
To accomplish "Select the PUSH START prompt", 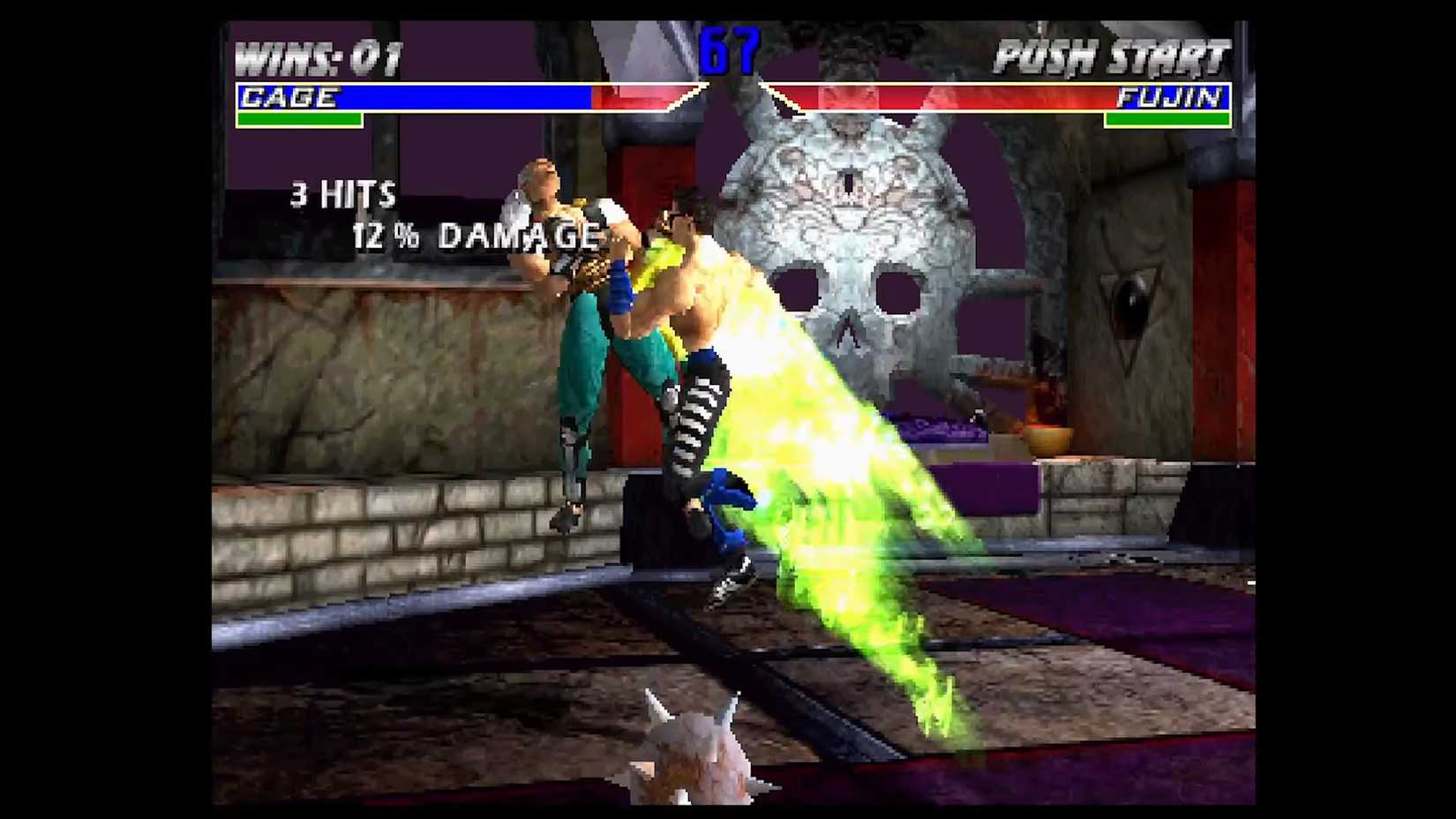I will 1112,55.
